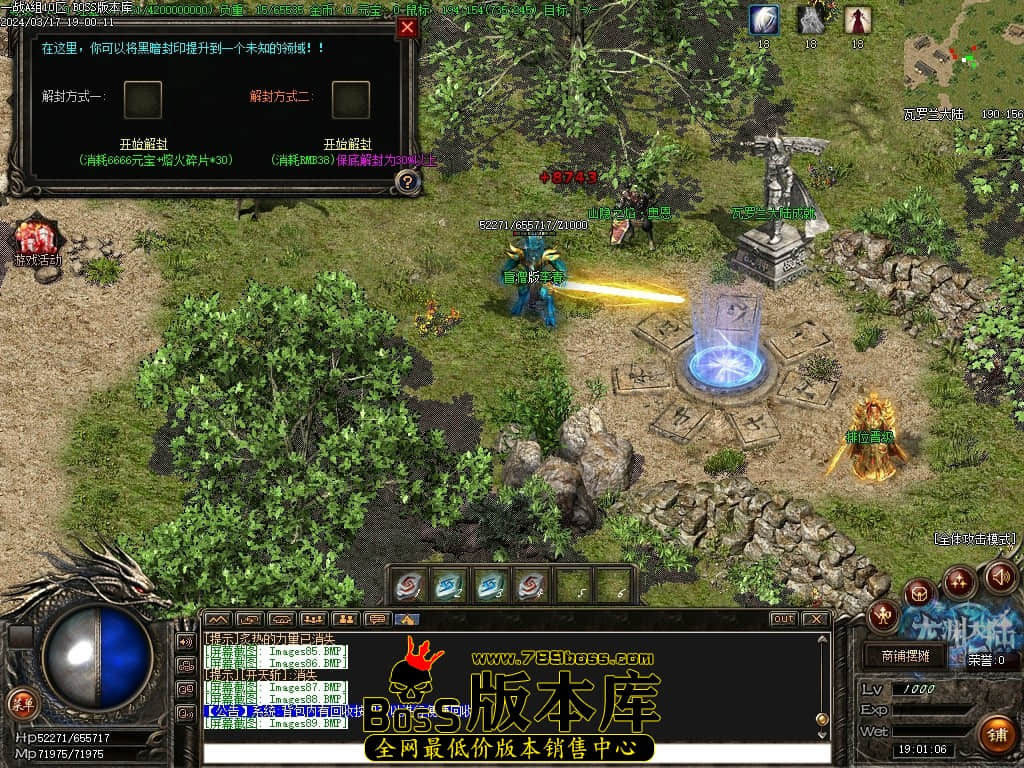Click the 解封方式二 item slot
This screenshot has height=768, width=1024.
(x=350, y=99)
